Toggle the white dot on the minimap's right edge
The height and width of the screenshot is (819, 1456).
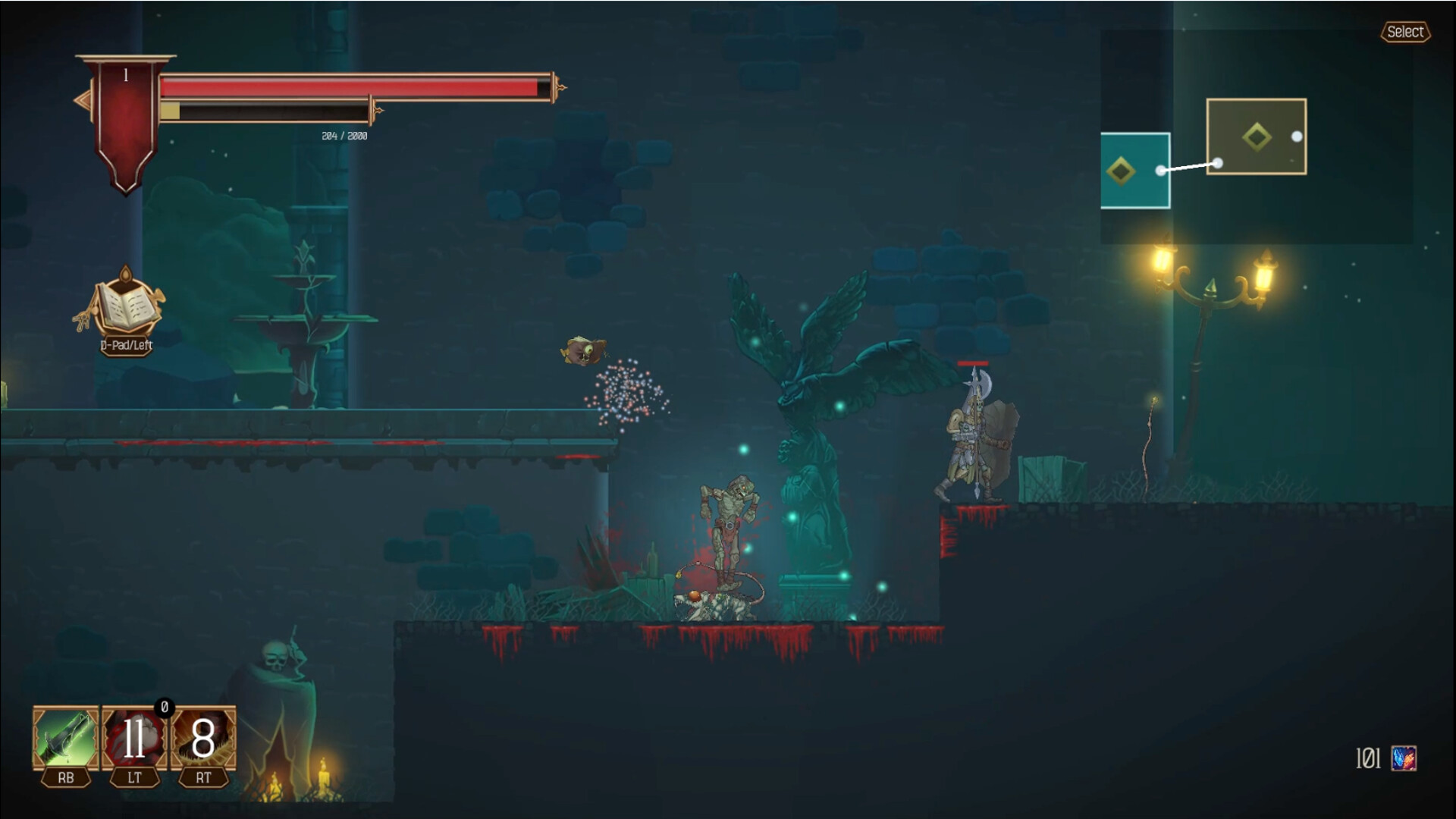click(x=1298, y=135)
